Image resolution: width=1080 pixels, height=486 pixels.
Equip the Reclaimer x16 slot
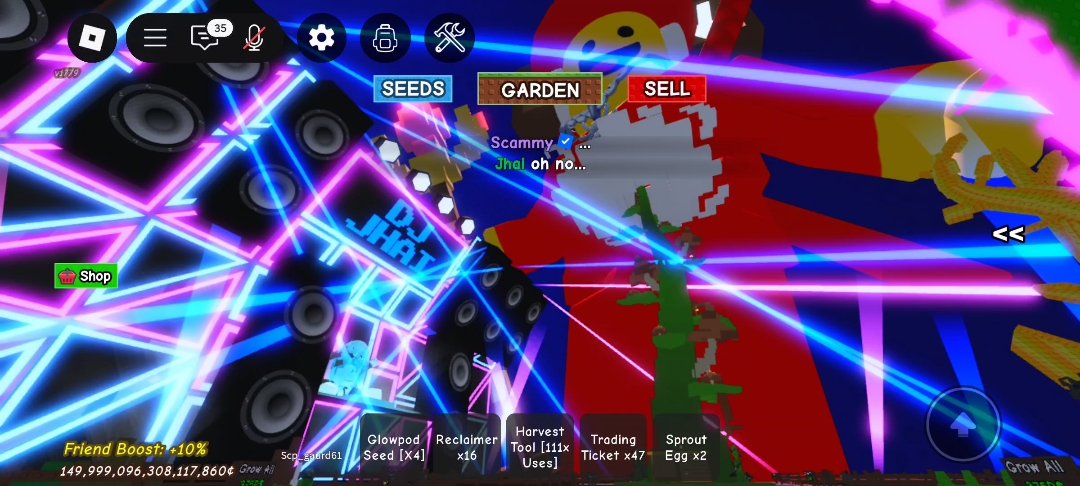pos(467,446)
